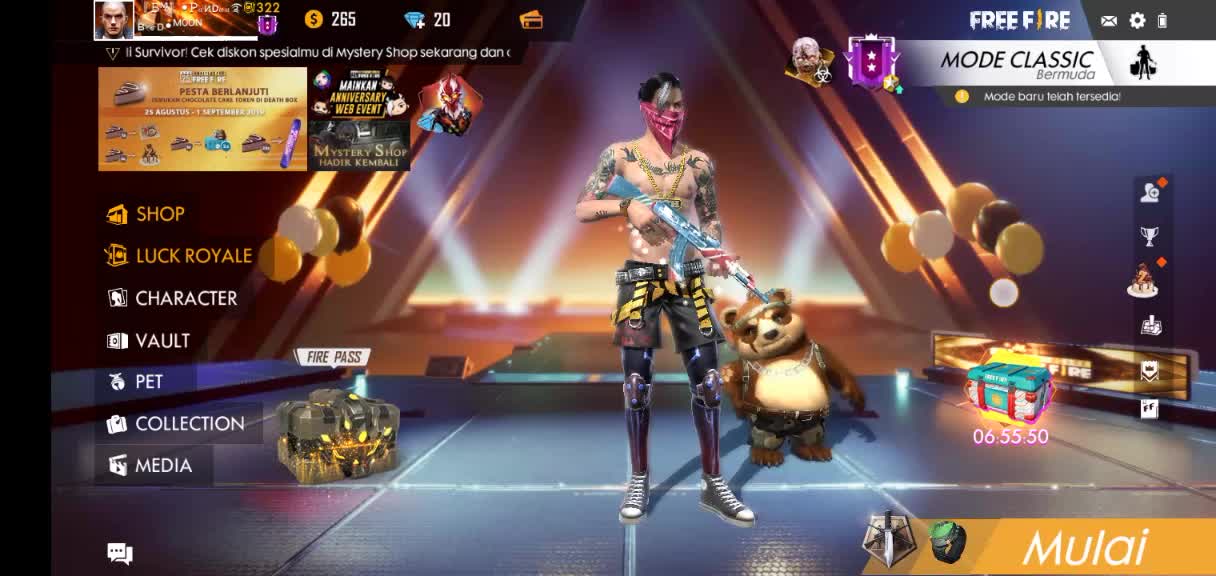Image resolution: width=1216 pixels, height=576 pixels.
Task: Open the COLLECTION menu
Action: [x=177, y=424]
